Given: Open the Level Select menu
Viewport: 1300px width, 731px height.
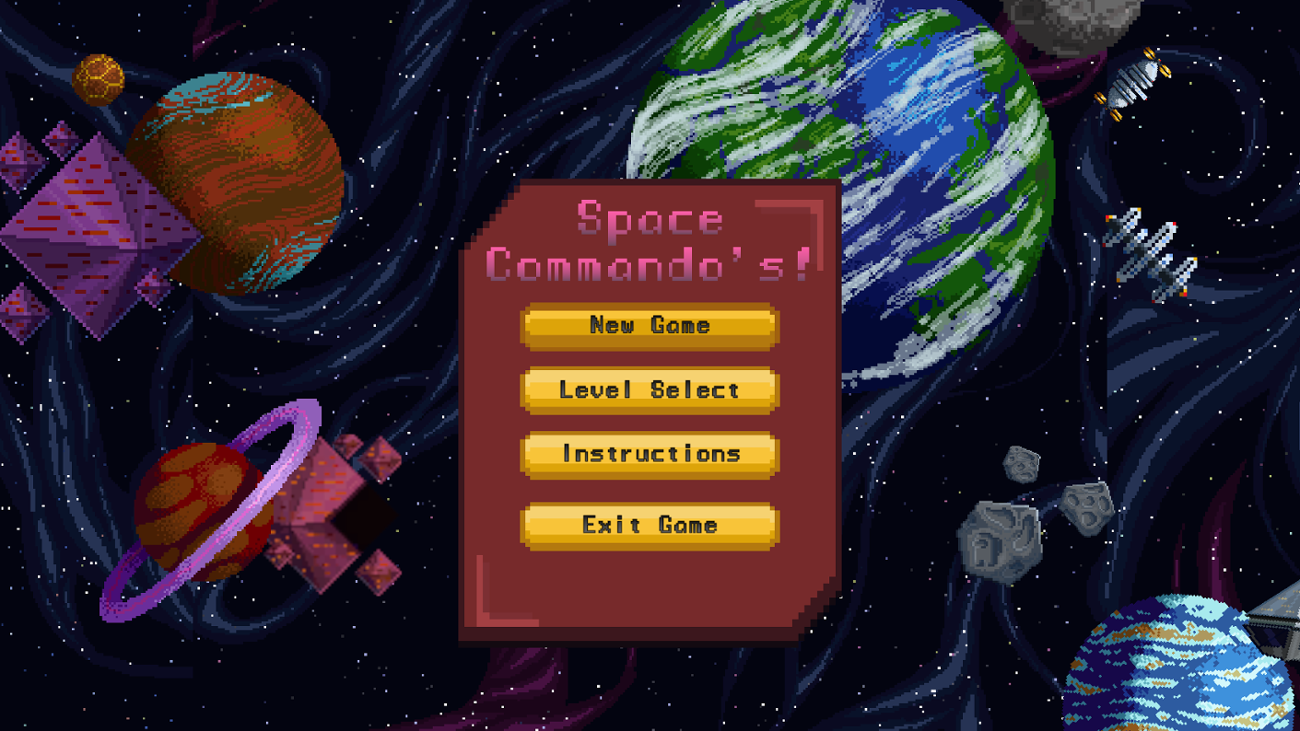Looking at the screenshot, I should point(648,390).
